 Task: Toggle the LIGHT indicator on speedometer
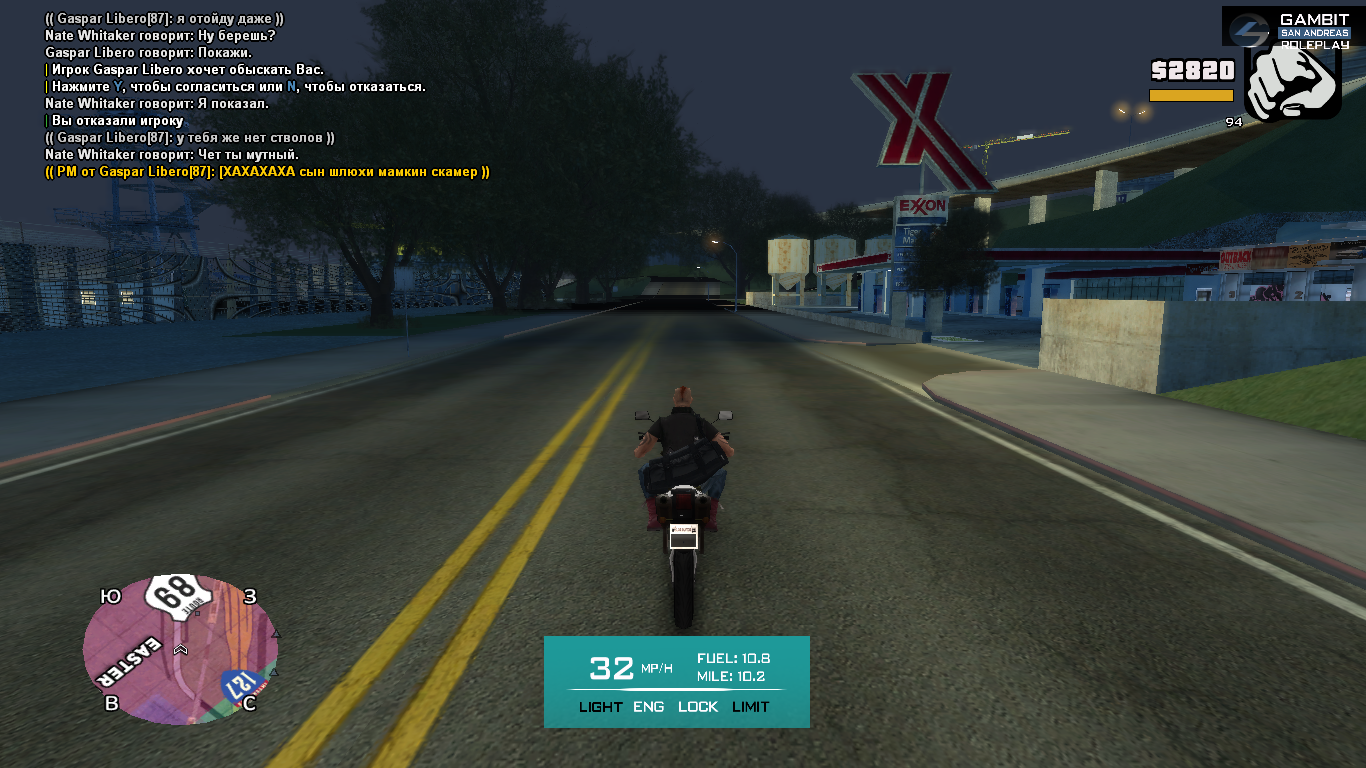coord(600,707)
